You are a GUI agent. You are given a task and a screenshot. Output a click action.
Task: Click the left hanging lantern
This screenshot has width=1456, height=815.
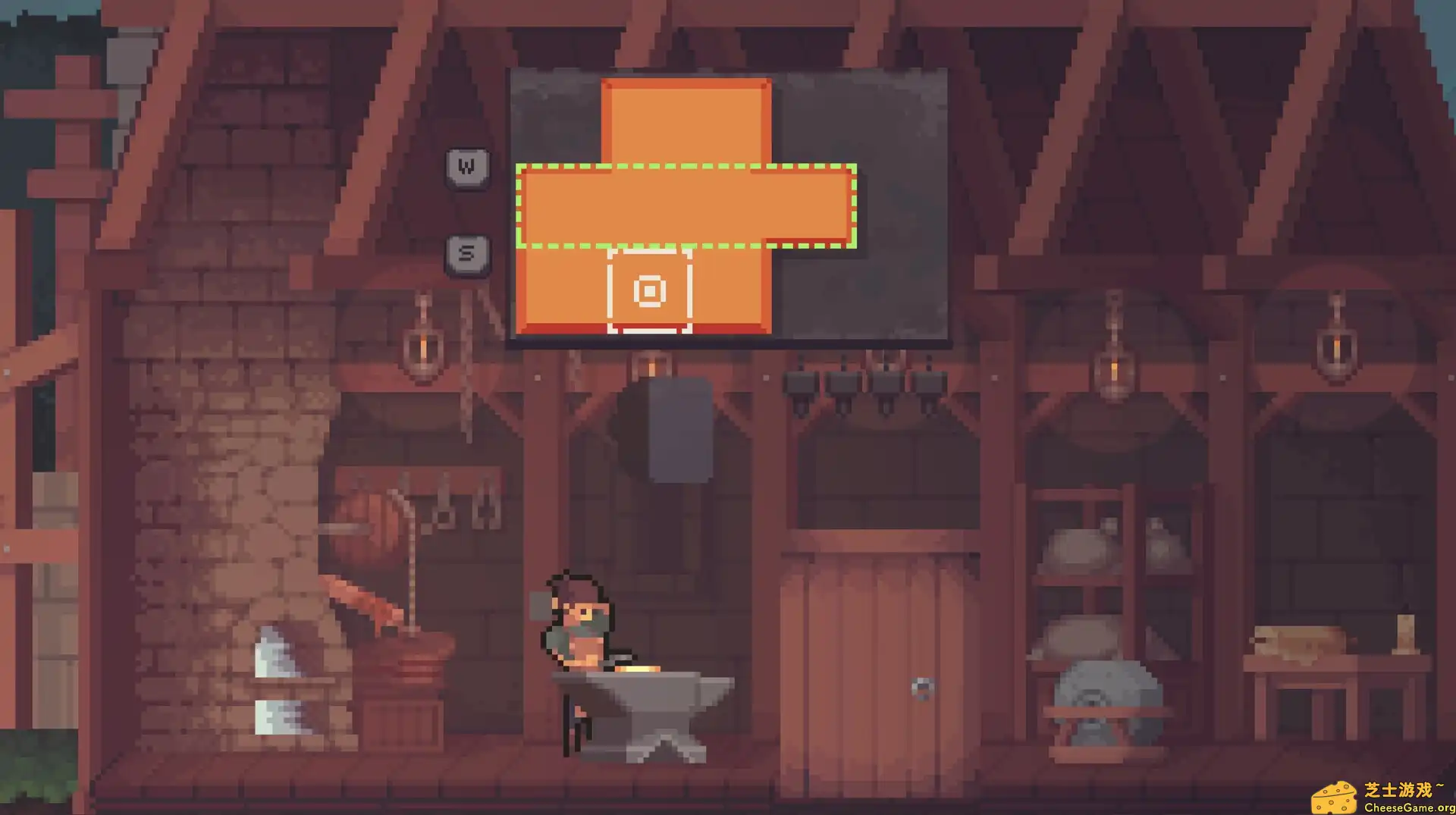(x=422, y=349)
